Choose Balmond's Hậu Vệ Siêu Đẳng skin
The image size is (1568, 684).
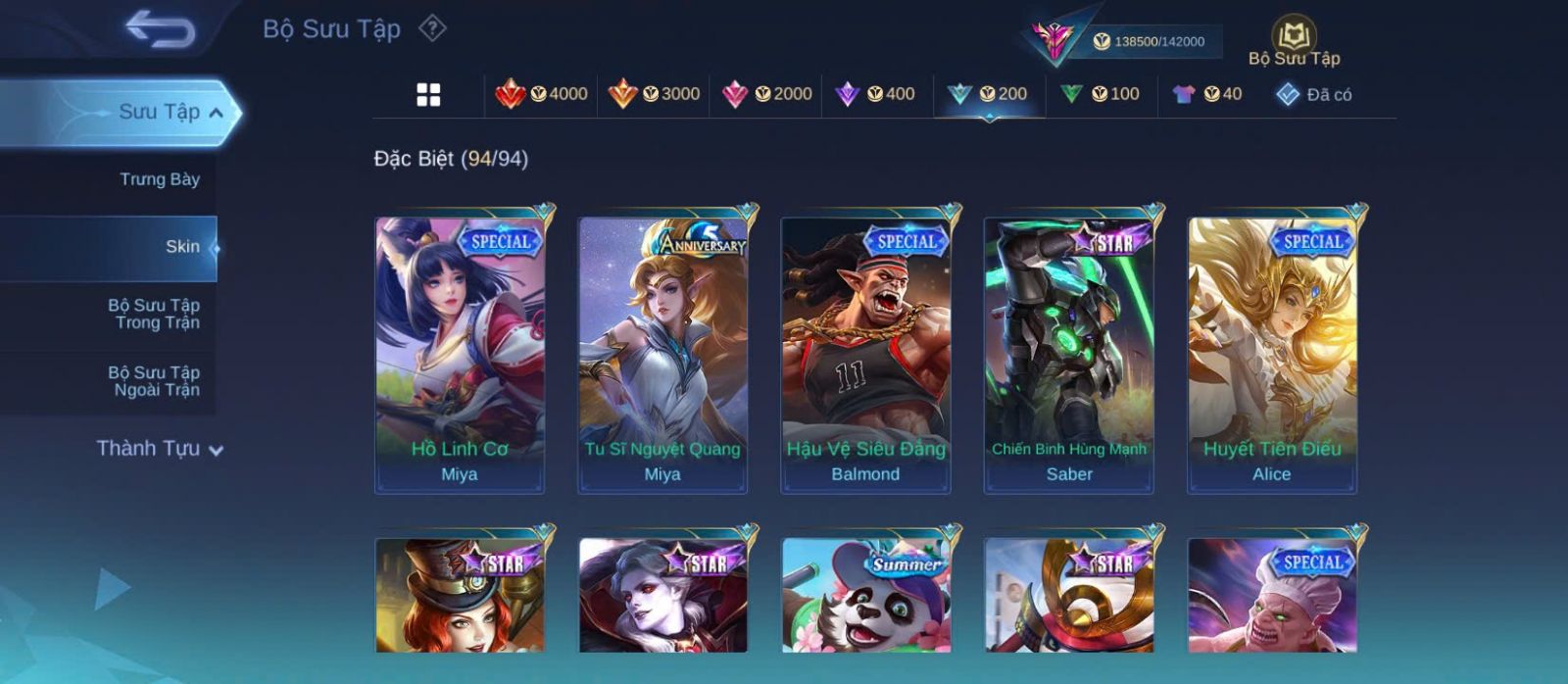pyautogui.click(x=865, y=354)
